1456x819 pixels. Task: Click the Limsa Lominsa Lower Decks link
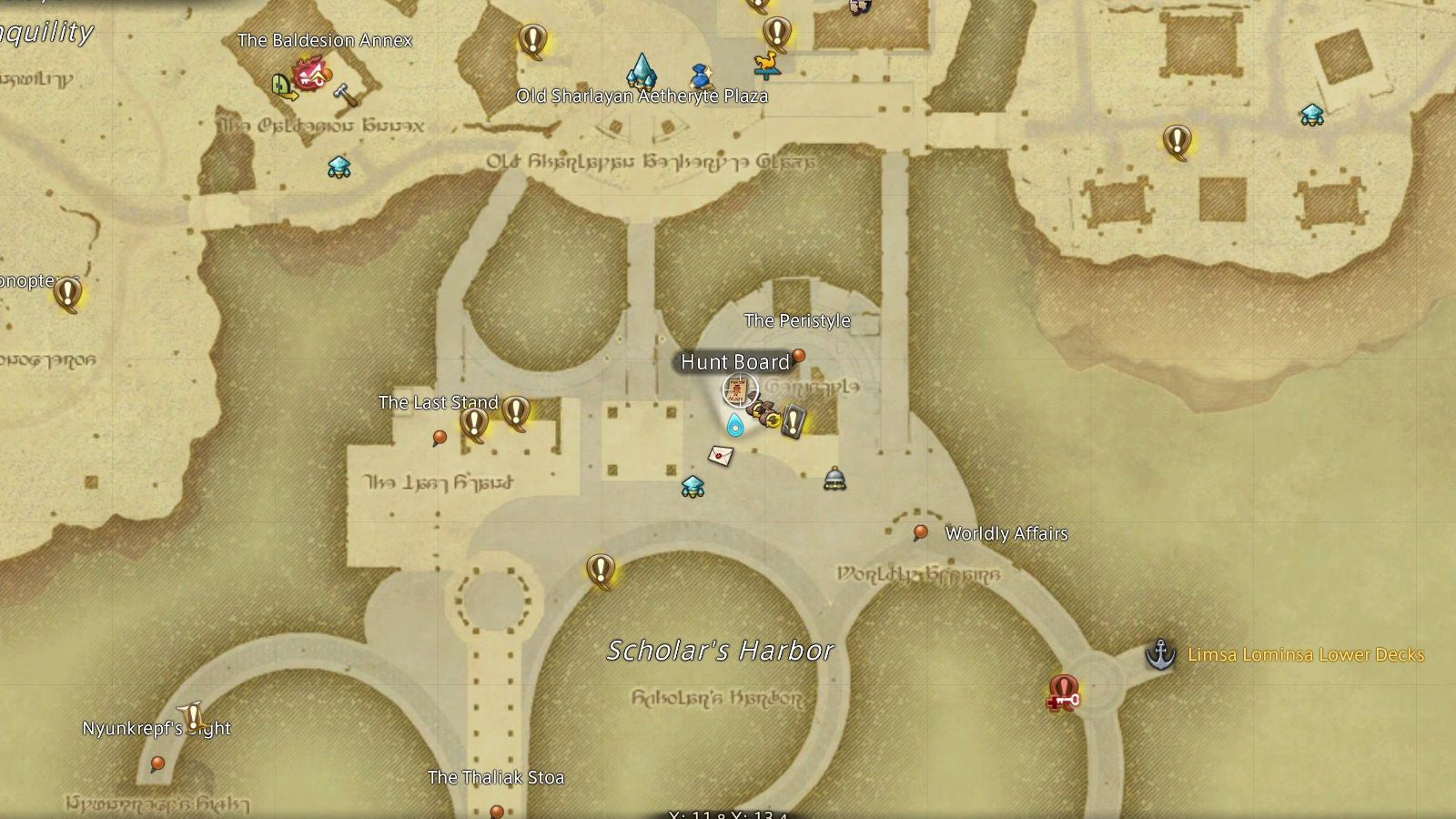pos(1308,653)
